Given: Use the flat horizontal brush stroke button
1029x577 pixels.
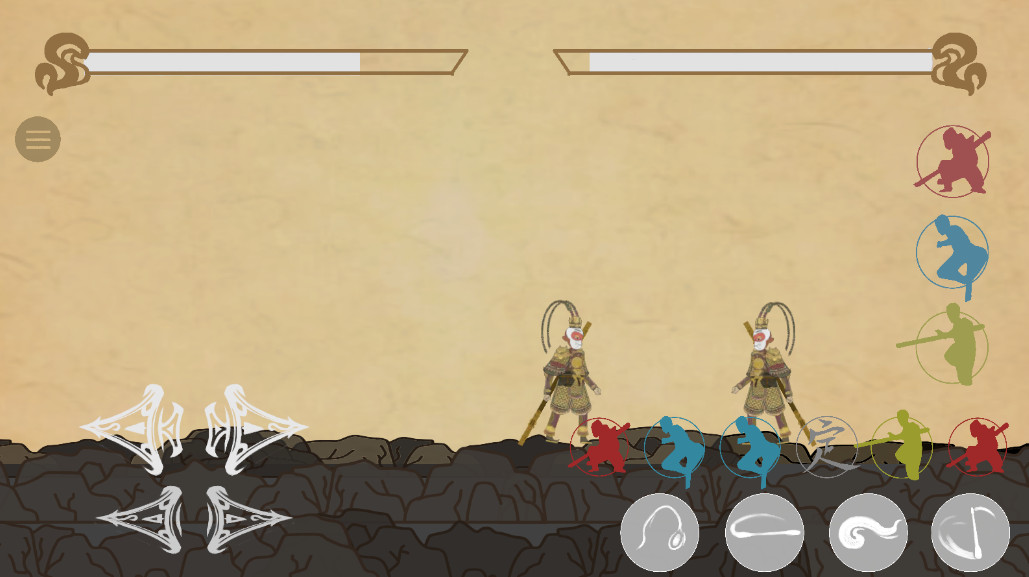Looking at the screenshot, I should point(764,533).
